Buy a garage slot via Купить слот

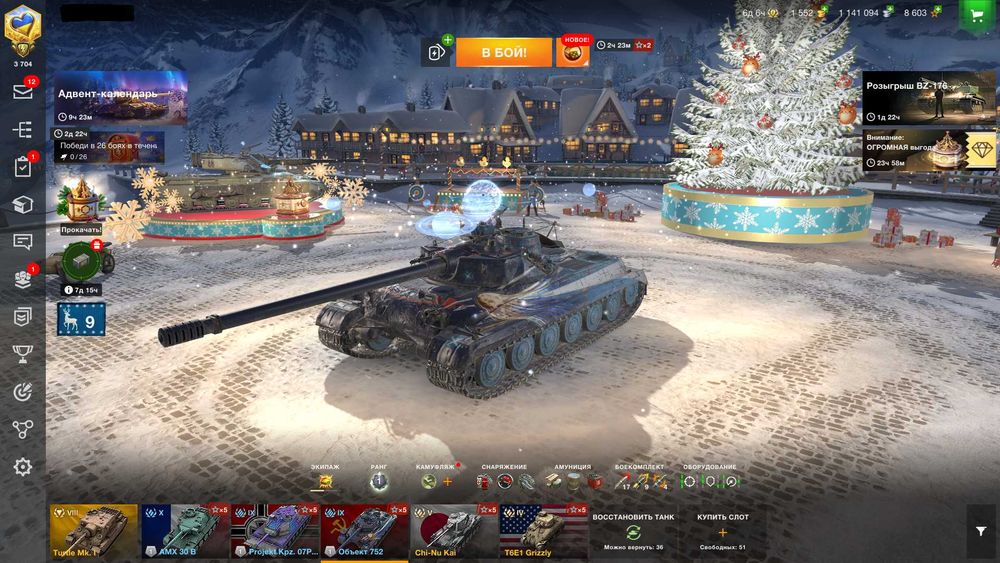722,531
